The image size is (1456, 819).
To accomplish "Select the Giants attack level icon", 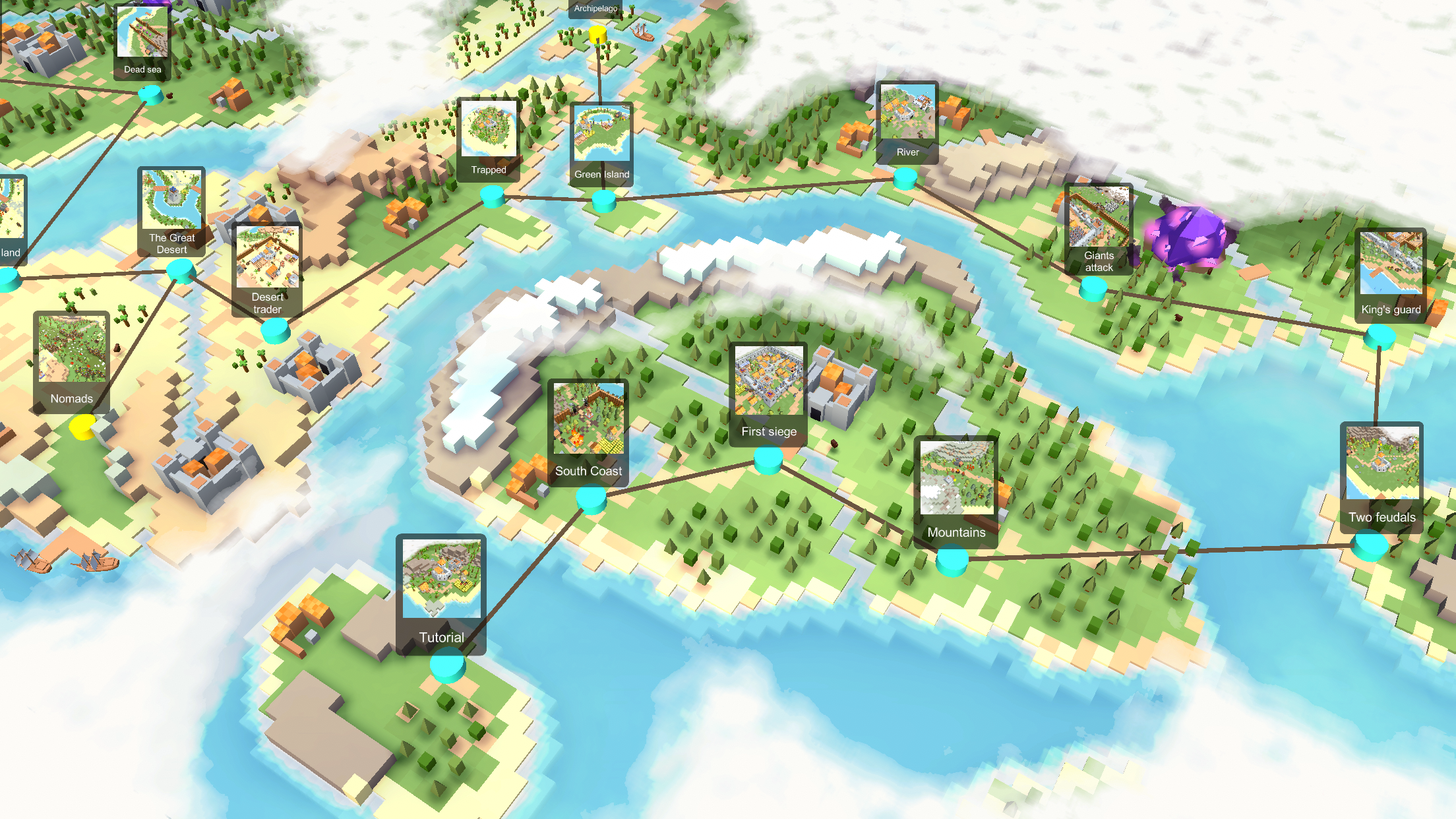I will 1099,218.
